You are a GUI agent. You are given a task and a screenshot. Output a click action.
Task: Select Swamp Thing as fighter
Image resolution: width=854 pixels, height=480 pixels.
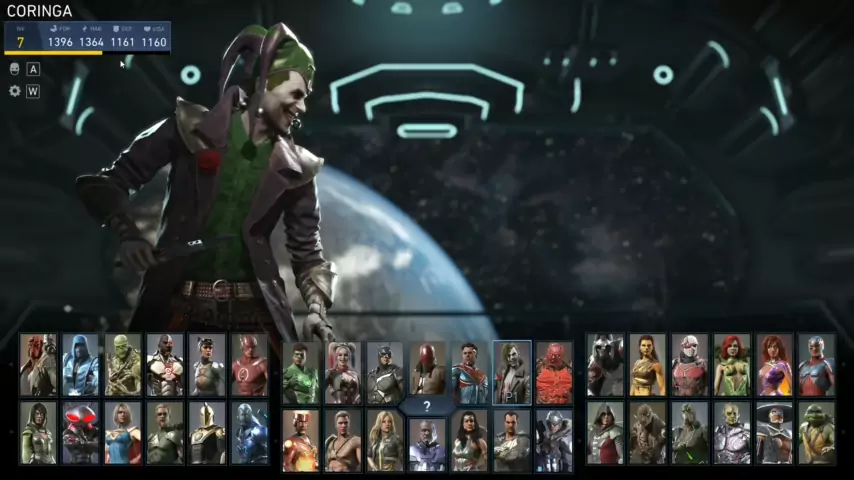click(x=123, y=365)
